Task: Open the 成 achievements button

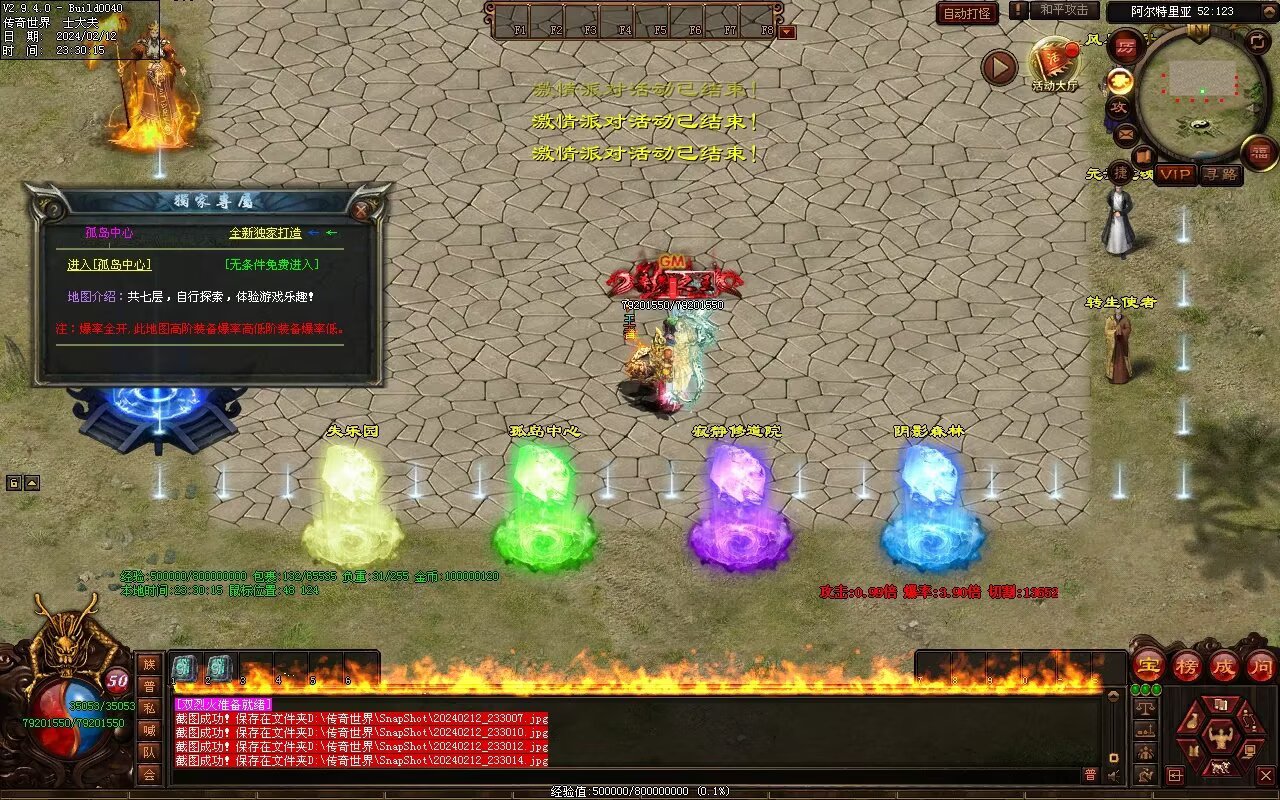Action: tap(1224, 665)
